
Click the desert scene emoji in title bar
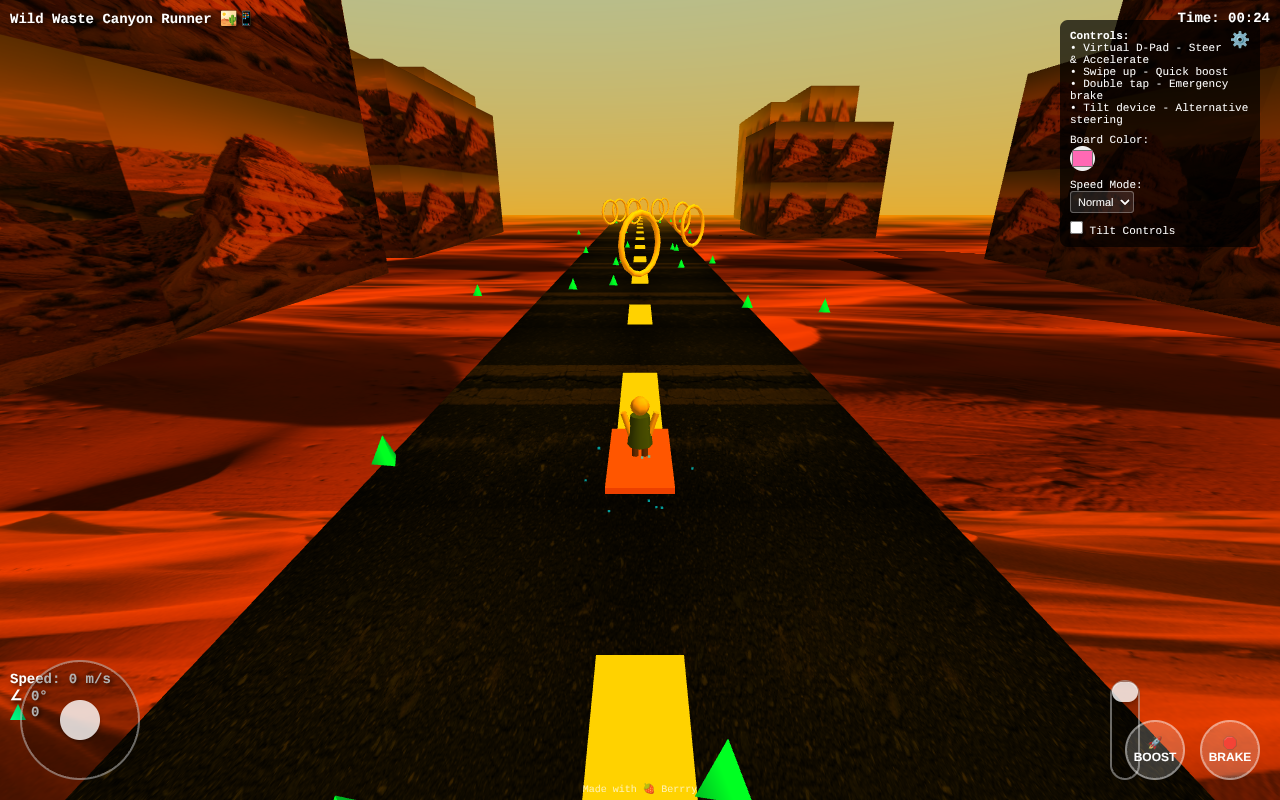click(x=228, y=18)
